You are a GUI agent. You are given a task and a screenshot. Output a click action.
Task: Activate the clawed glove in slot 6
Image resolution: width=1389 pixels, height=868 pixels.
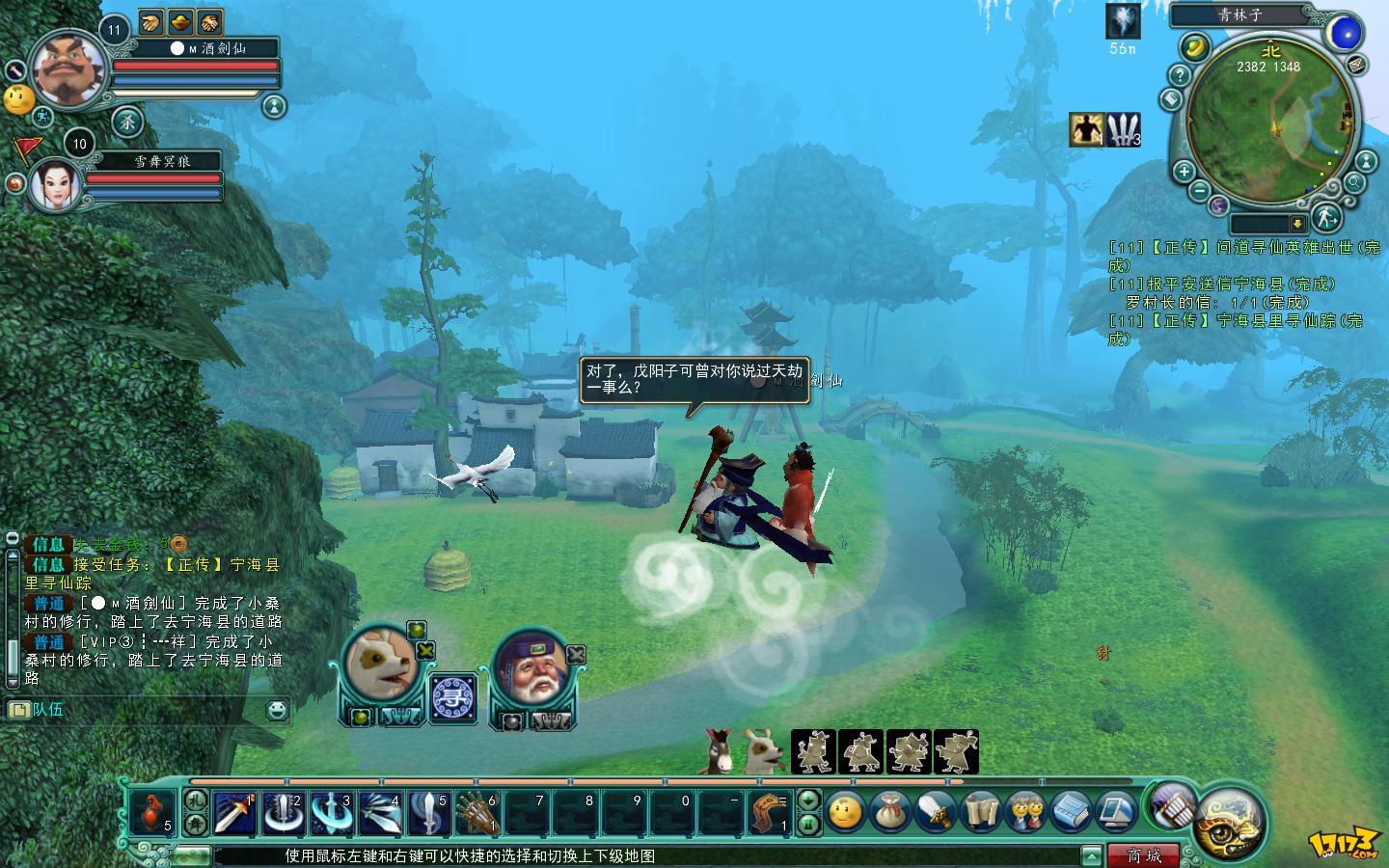coord(477,813)
